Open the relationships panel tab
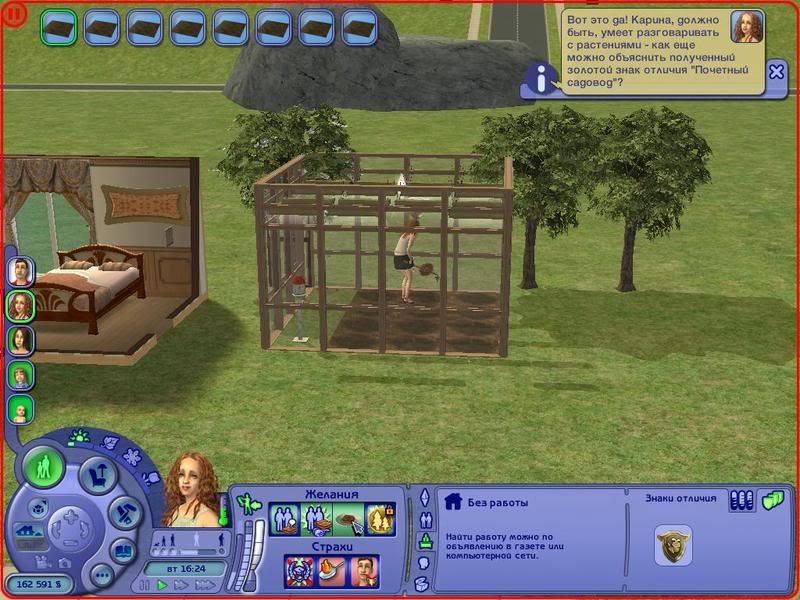The image size is (800, 600). click(x=424, y=519)
